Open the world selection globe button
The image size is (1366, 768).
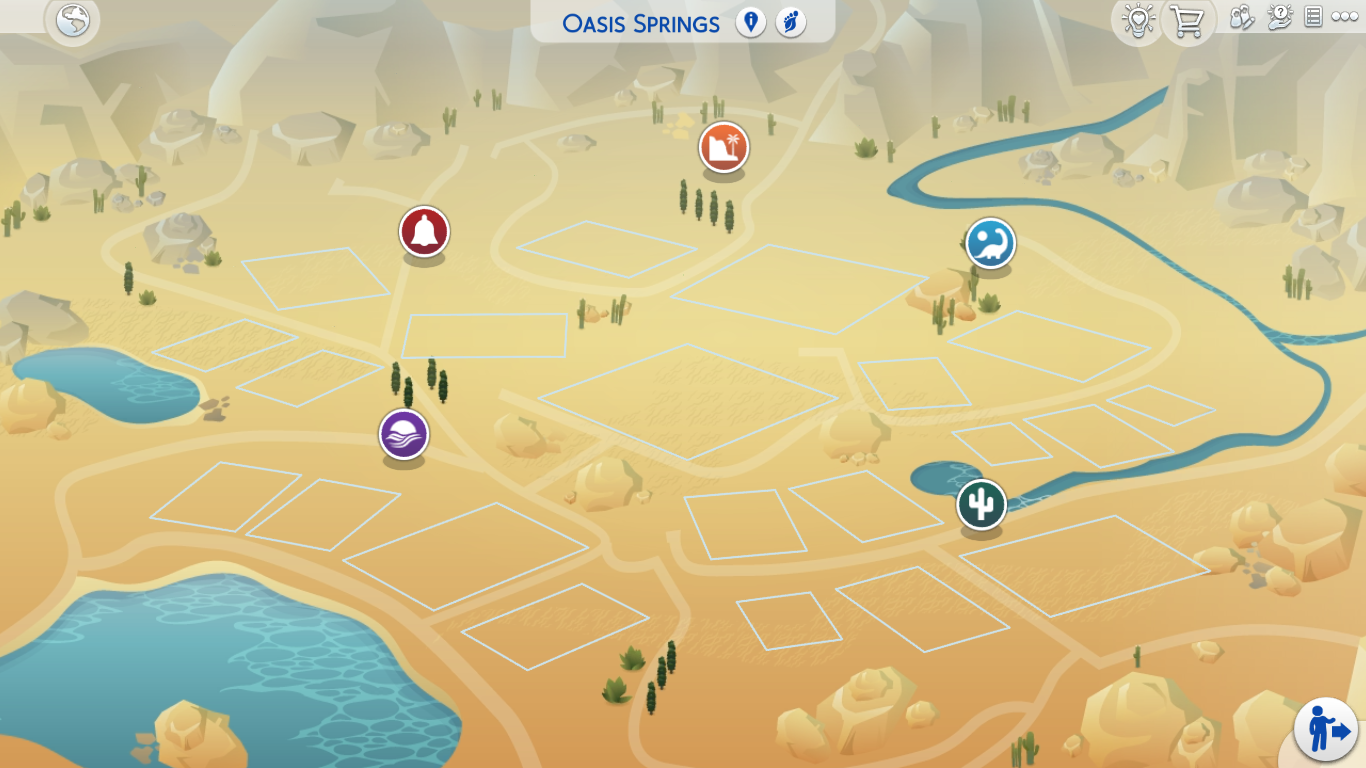pyautogui.click(x=73, y=20)
